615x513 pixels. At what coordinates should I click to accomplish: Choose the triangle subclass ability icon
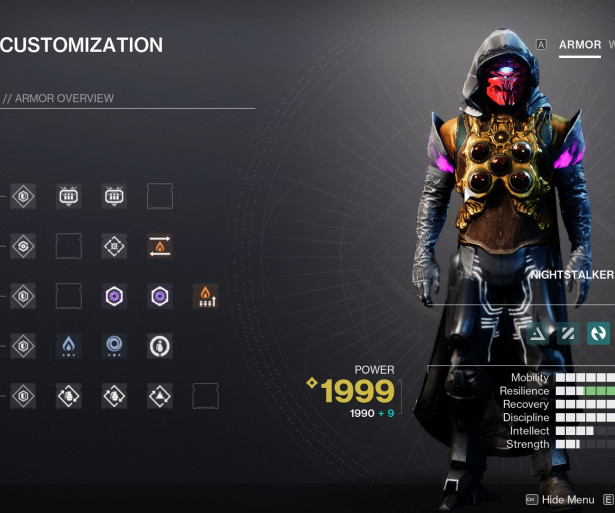coord(538,334)
